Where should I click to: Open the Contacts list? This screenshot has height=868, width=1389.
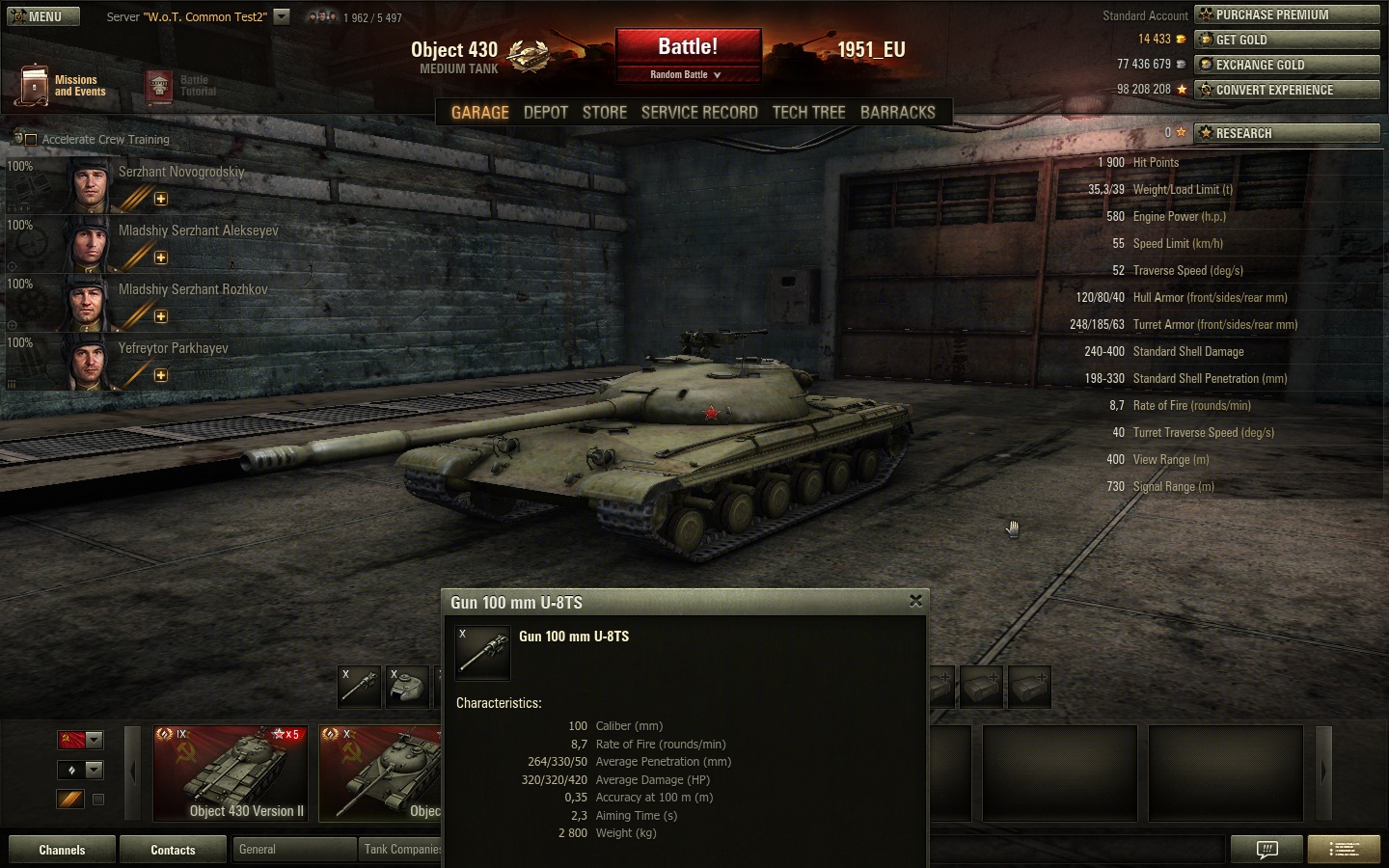[173, 850]
